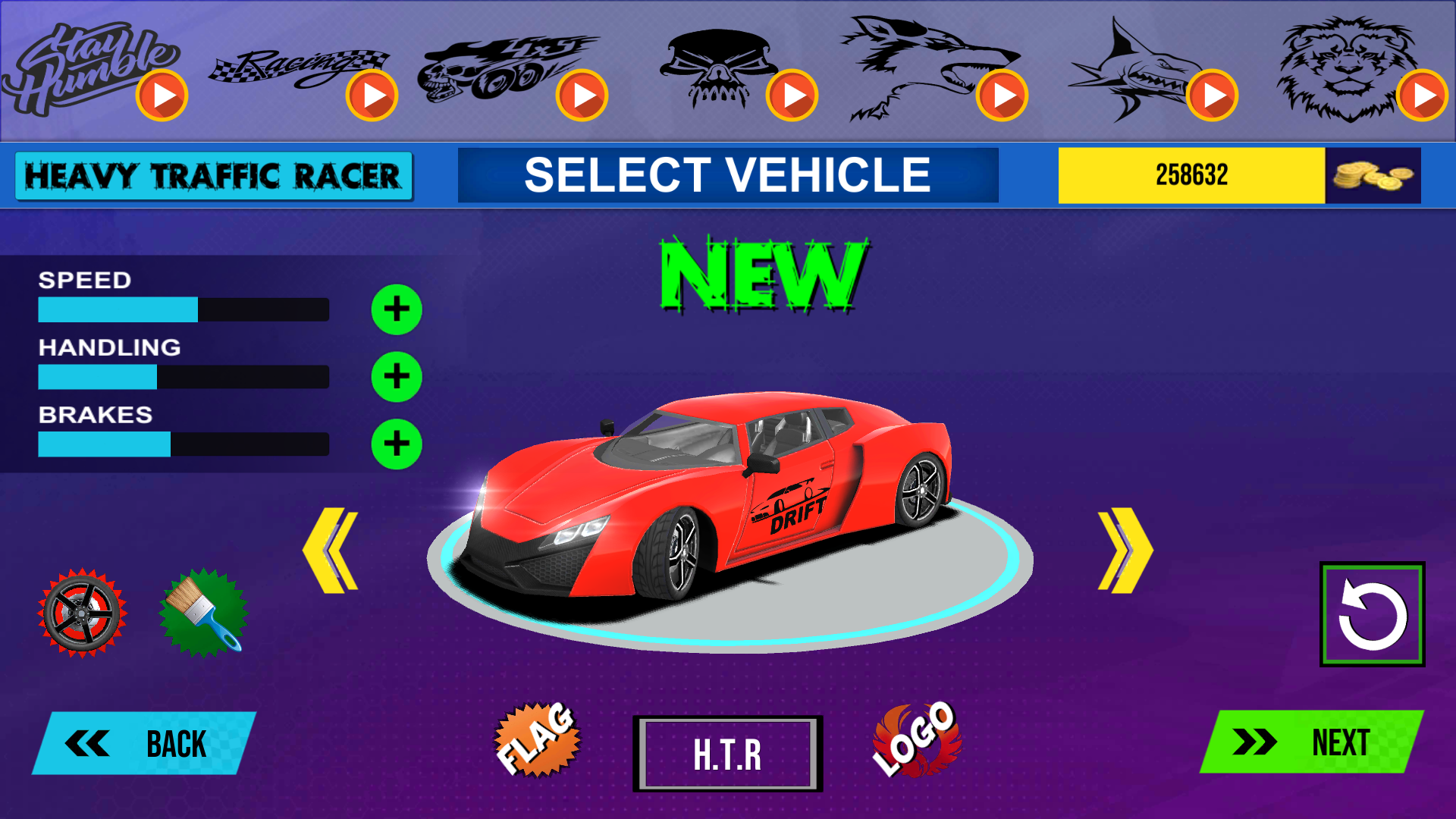Reset the car with circular arrow button
1456x819 pixels.
click(x=1372, y=614)
